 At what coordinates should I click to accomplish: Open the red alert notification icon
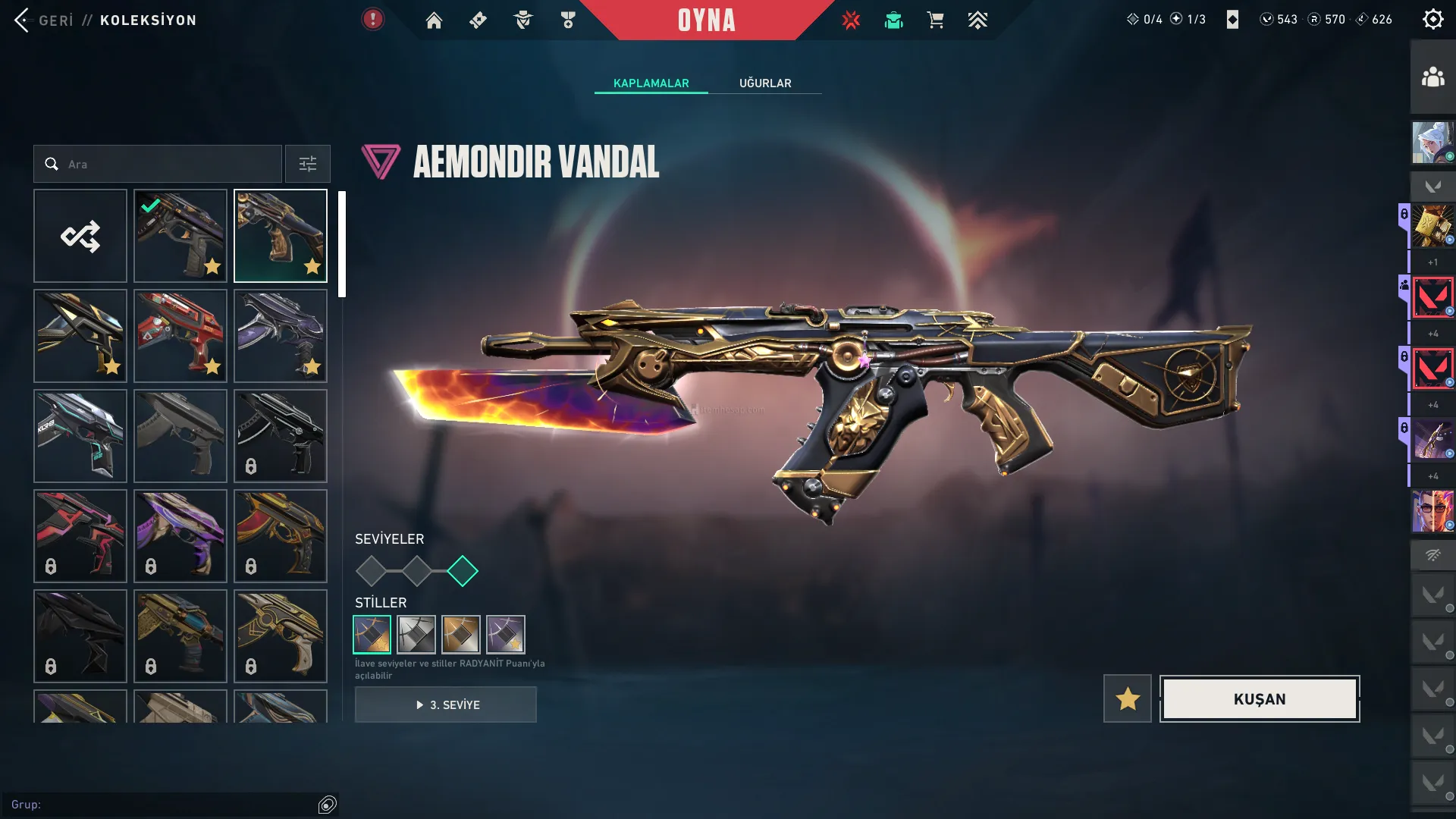coord(372,20)
